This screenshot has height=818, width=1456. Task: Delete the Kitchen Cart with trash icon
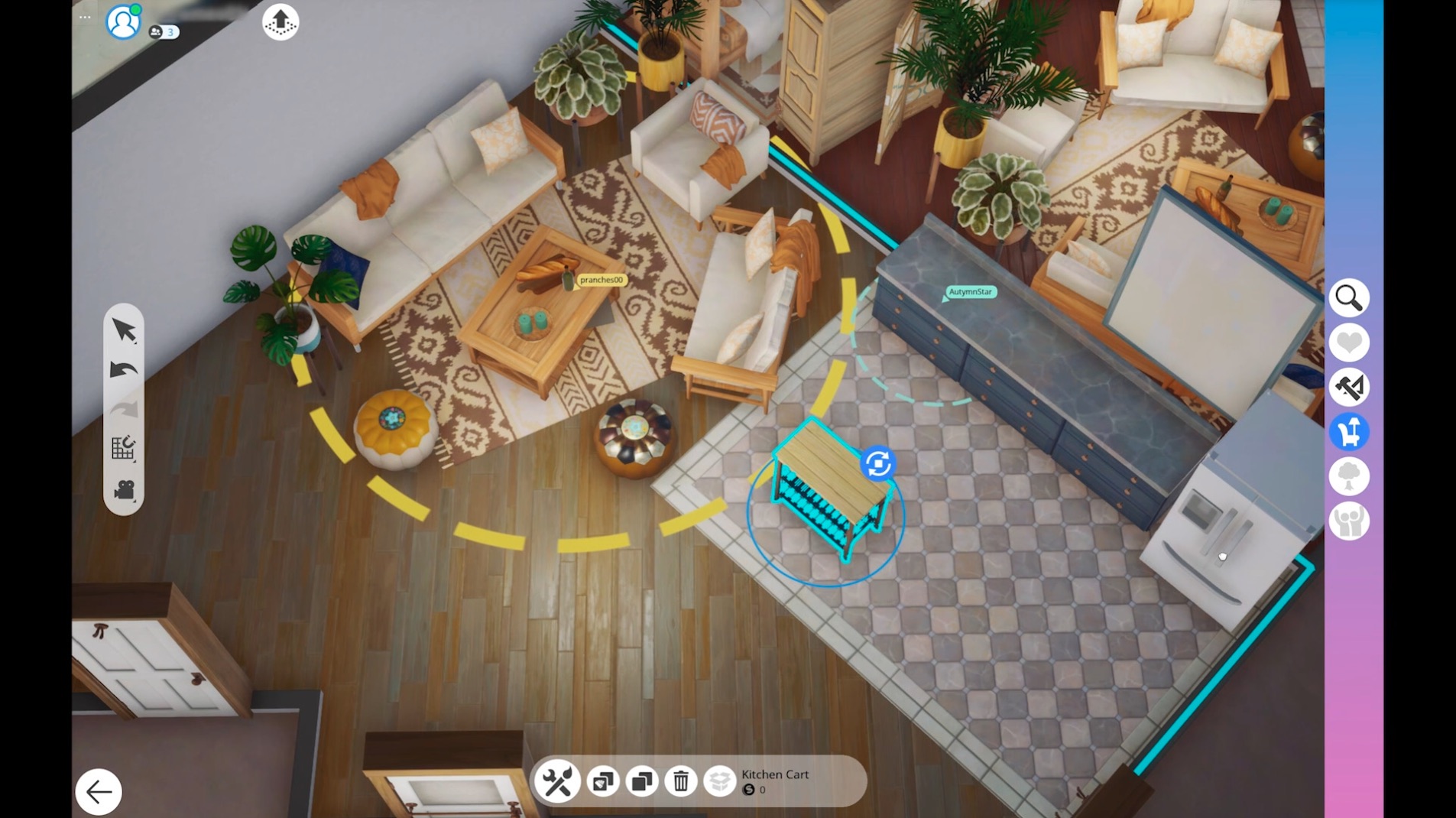point(680,781)
